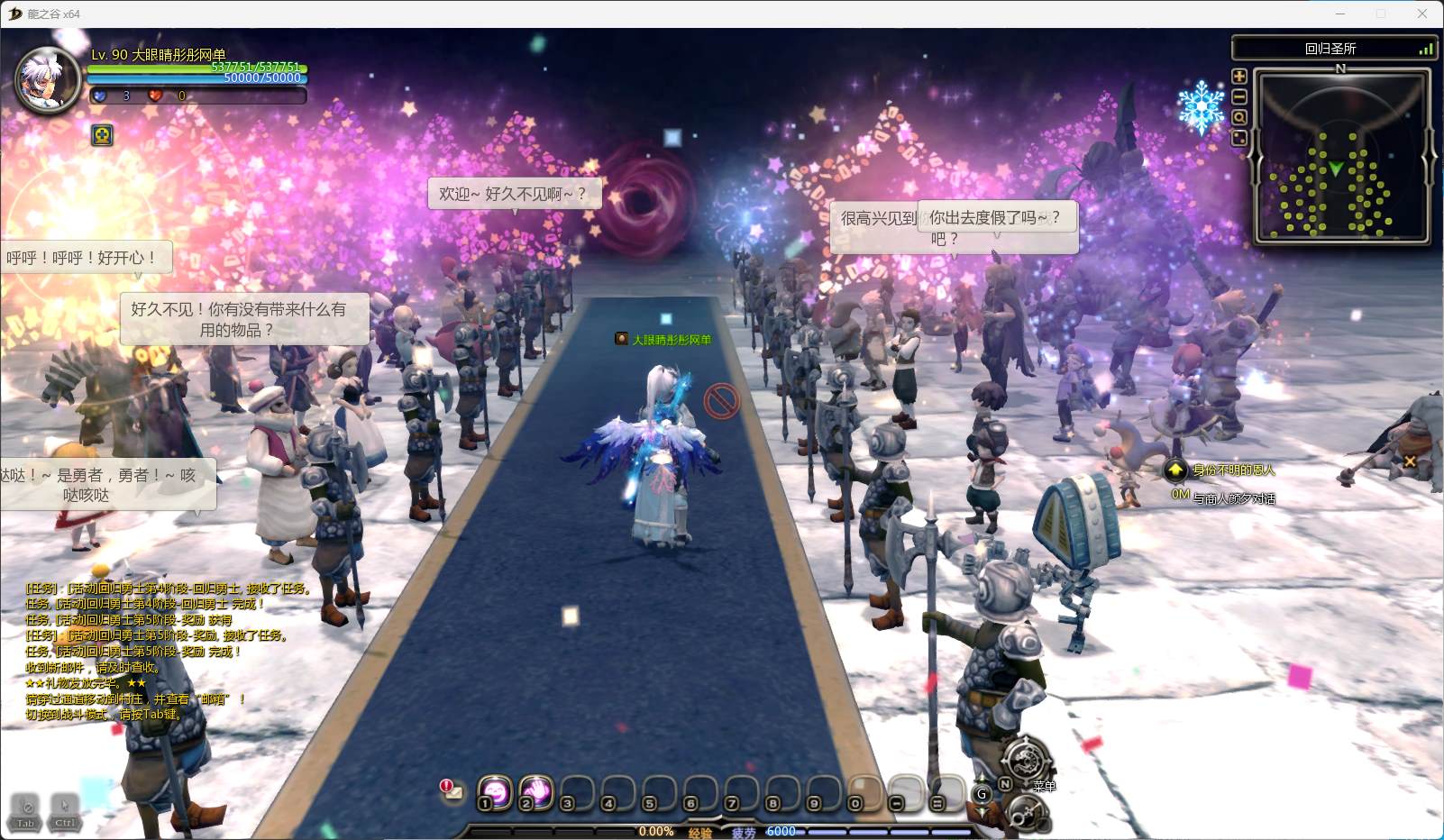1444x840 pixels.
Task: Activate the smiley face skill in slot 1
Action: click(495, 791)
